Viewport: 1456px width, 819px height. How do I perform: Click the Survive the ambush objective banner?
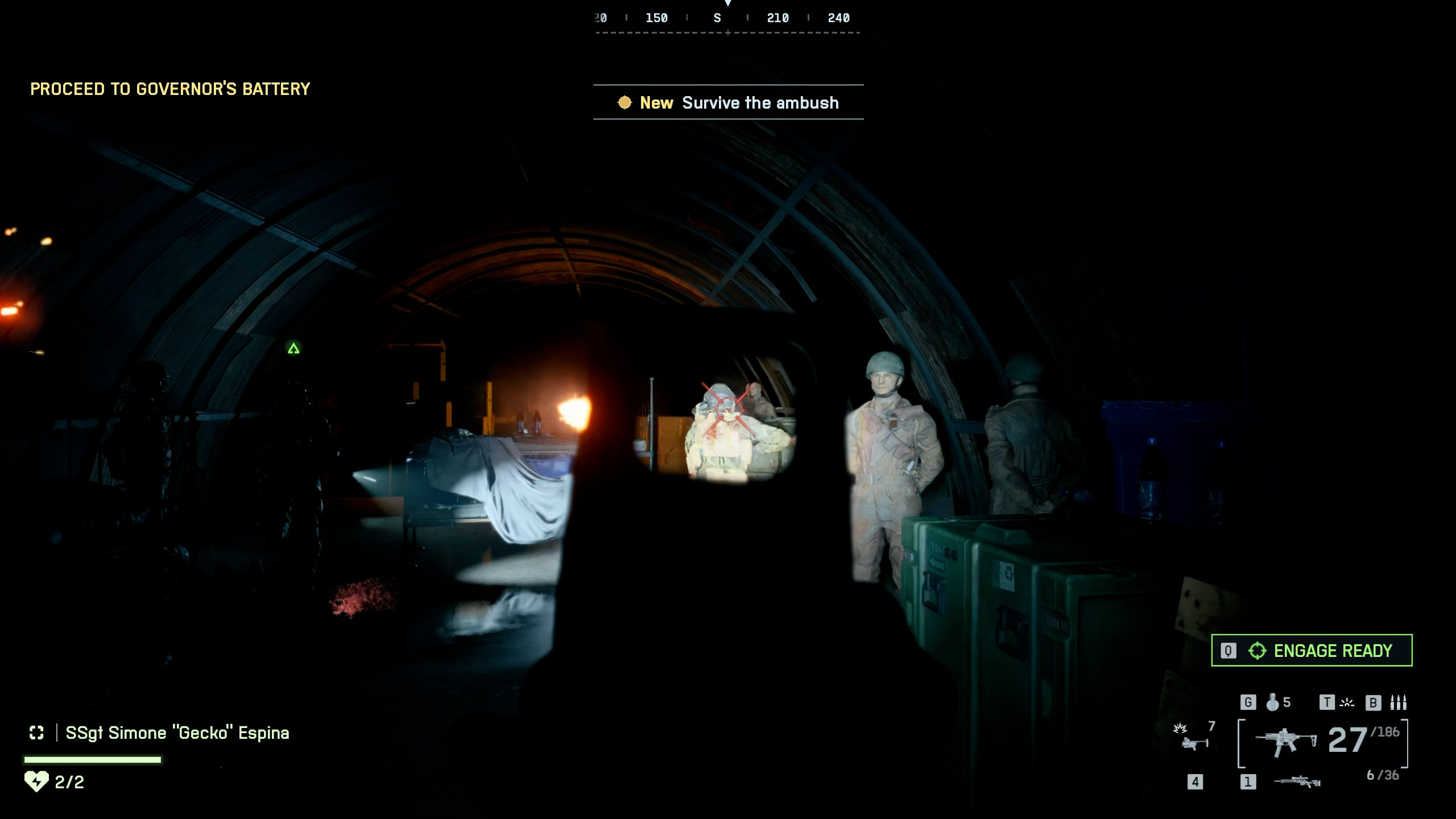pyautogui.click(x=728, y=102)
